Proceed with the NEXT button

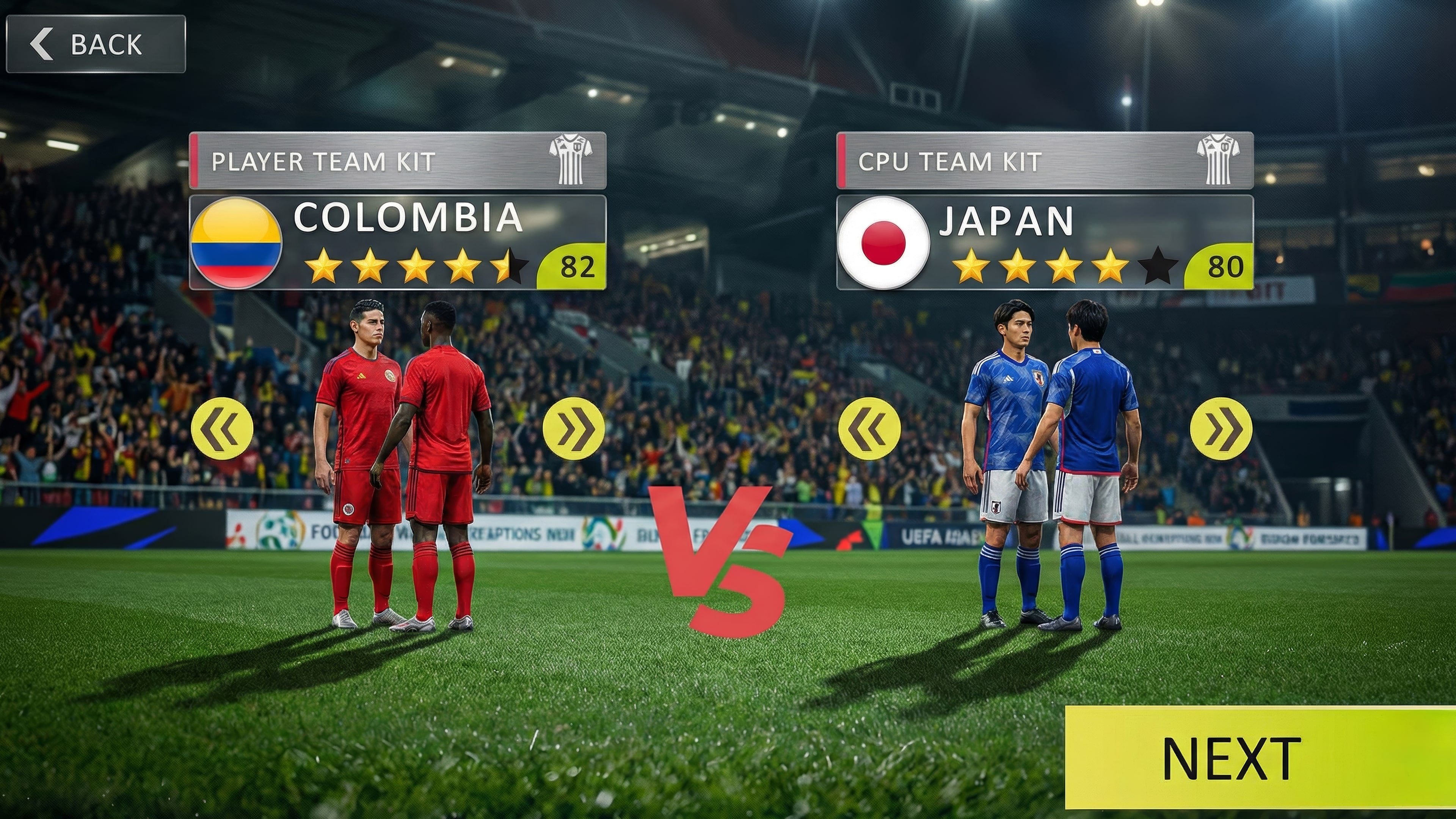[1259, 758]
